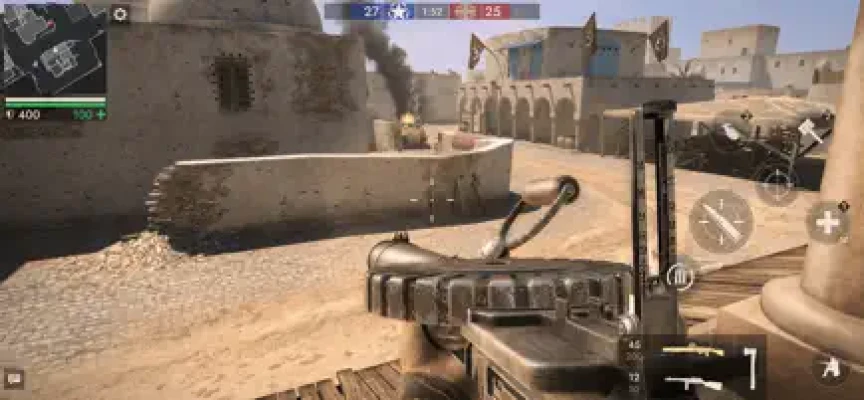Toggle the crouch stance button
864x400 pixels.
(x=829, y=368)
